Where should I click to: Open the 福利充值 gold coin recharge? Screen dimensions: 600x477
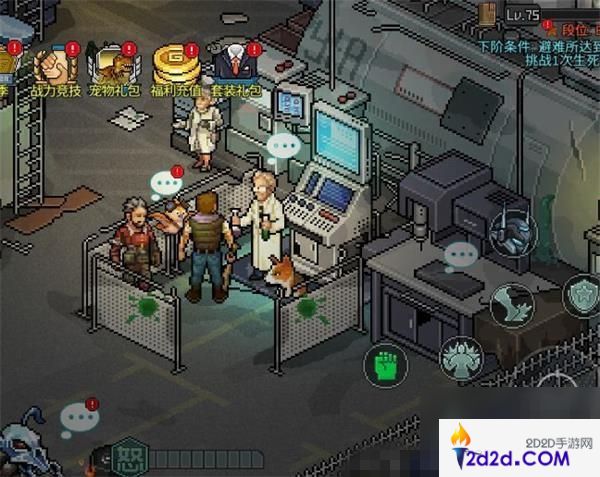pyautogui.click(x=175, y=68)
